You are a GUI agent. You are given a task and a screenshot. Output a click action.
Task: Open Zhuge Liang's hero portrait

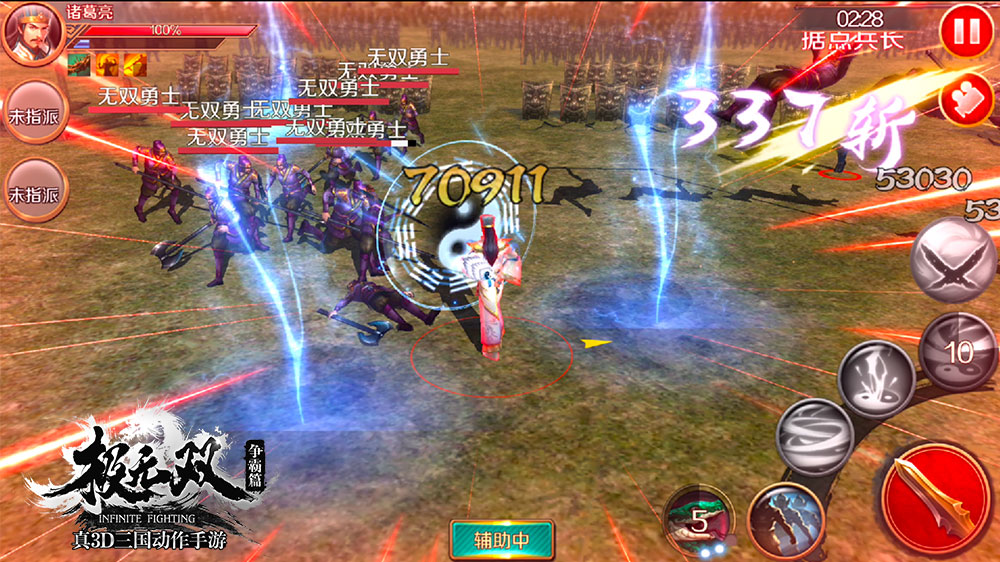[x=30, y=32]
